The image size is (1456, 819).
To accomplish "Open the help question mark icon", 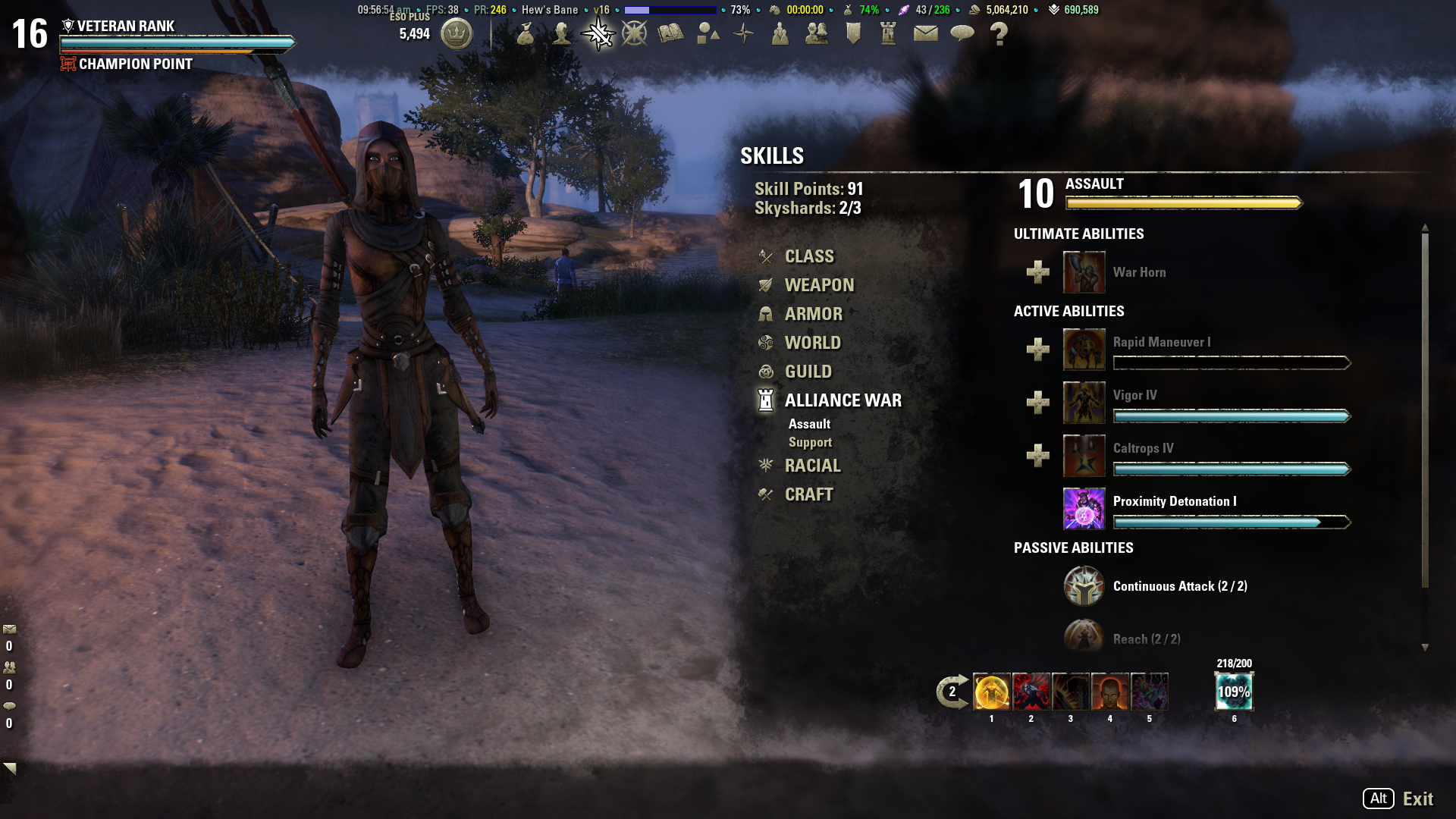I will 999,34.
